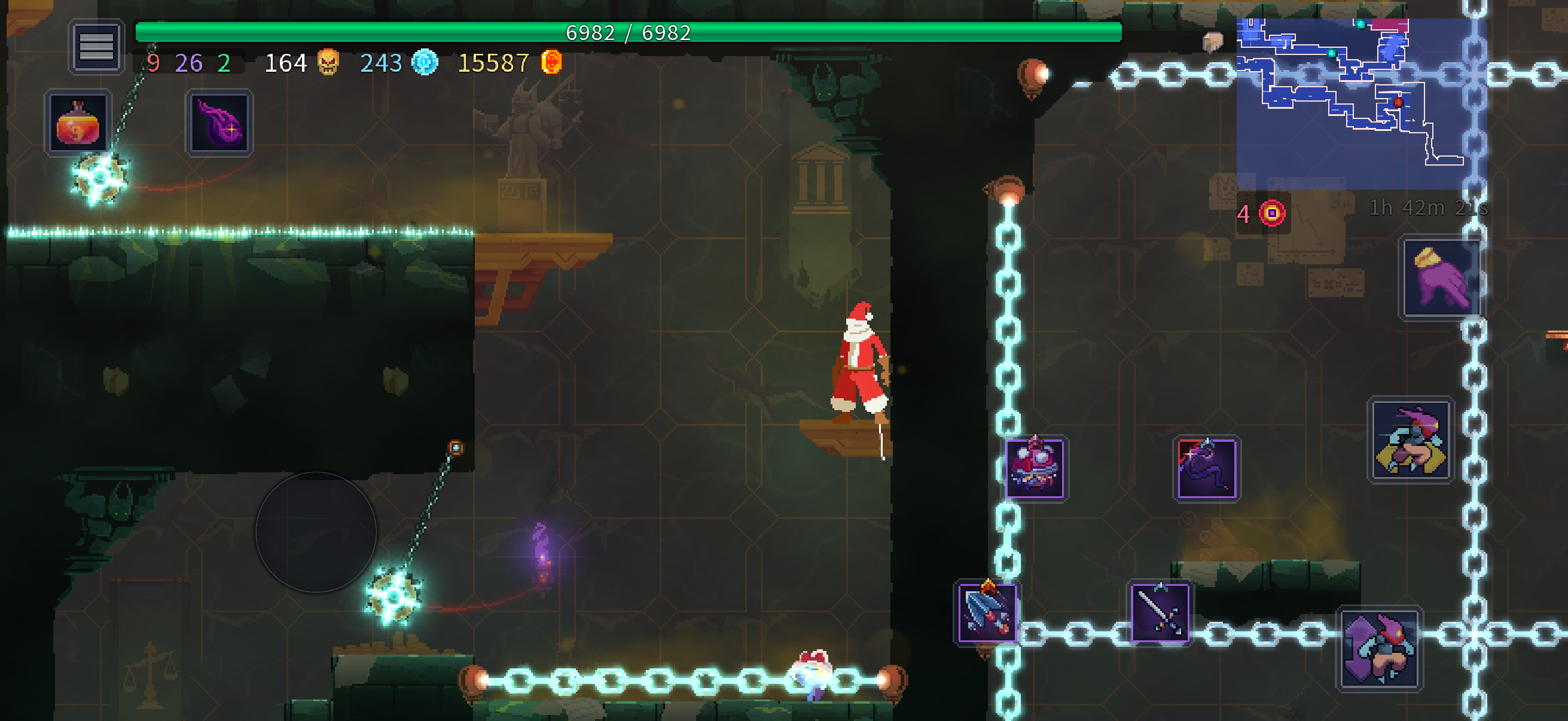Activate the purple serpent whip skill

coord(1206,469)
